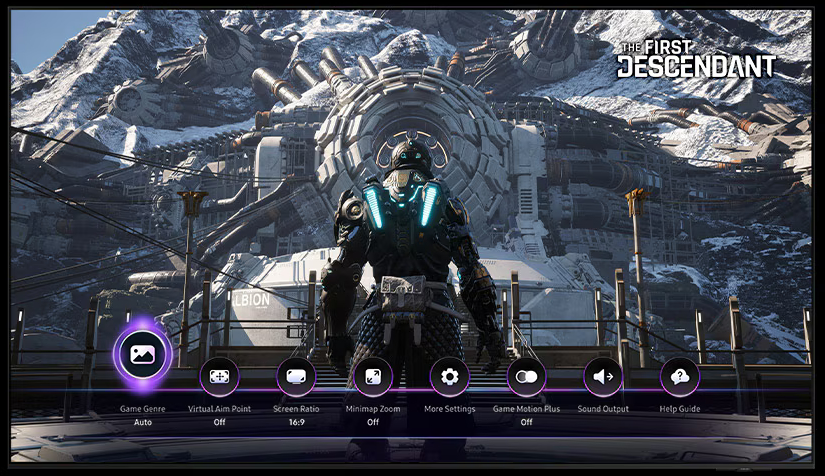Open More Settings gear icon
This screenshot has height=476, width=825.
(450, 377)
